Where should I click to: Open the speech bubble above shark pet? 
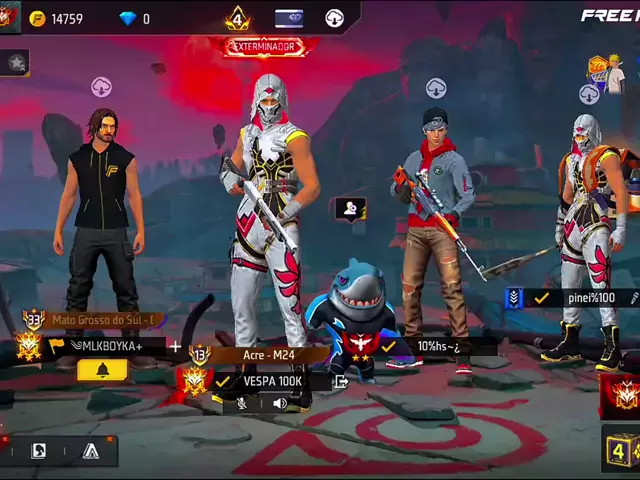(x=350, y=209)
